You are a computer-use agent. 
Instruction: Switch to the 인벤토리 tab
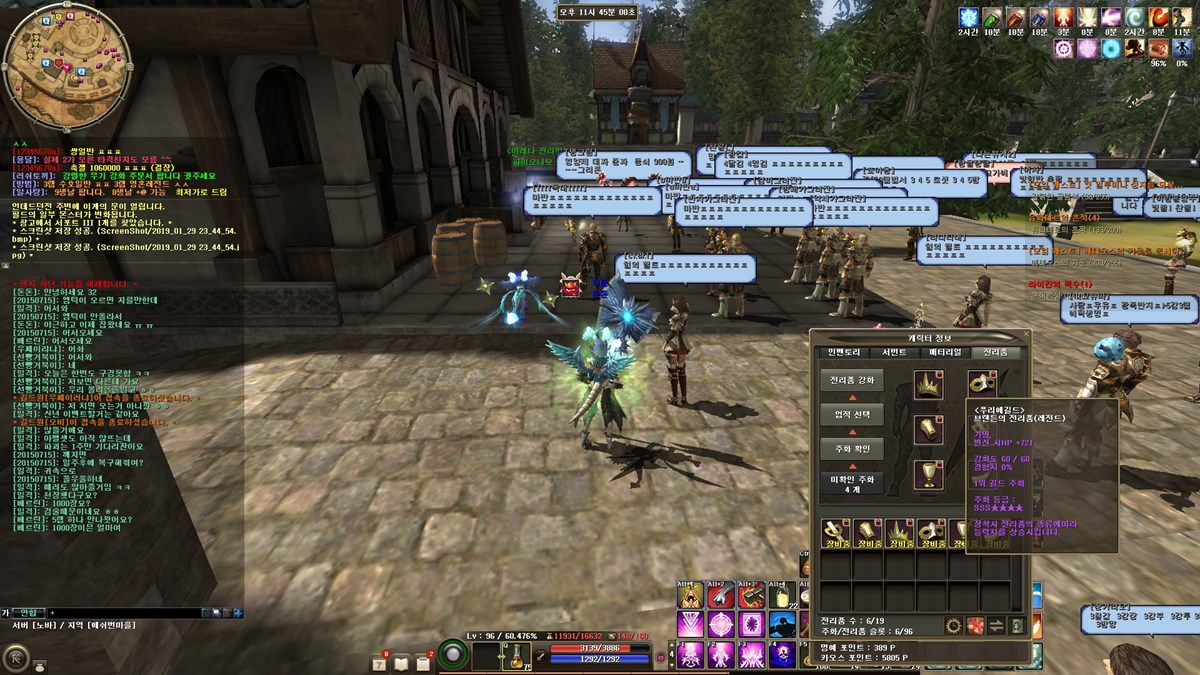843,352
